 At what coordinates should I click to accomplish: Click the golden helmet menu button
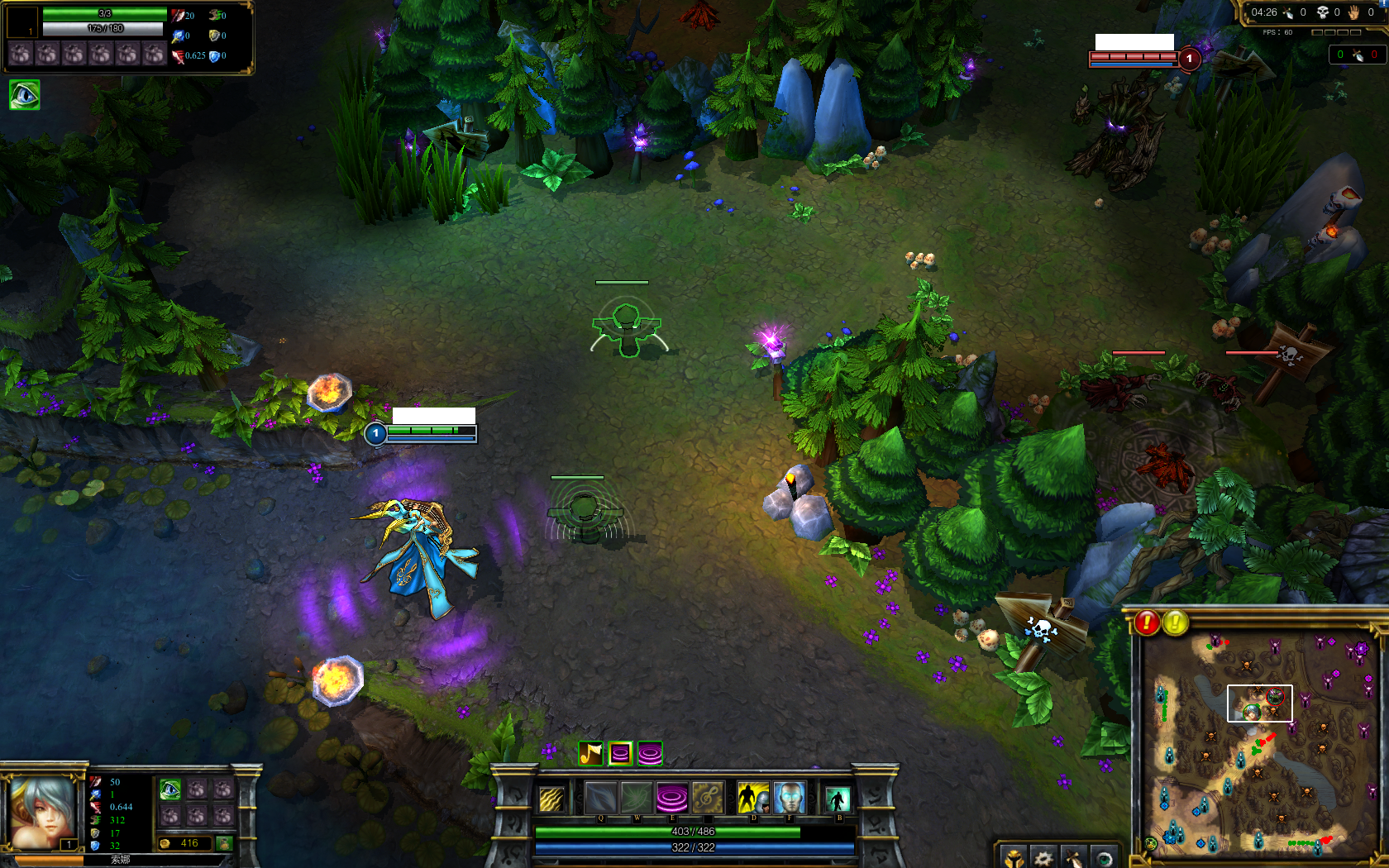pos(1014,858)
